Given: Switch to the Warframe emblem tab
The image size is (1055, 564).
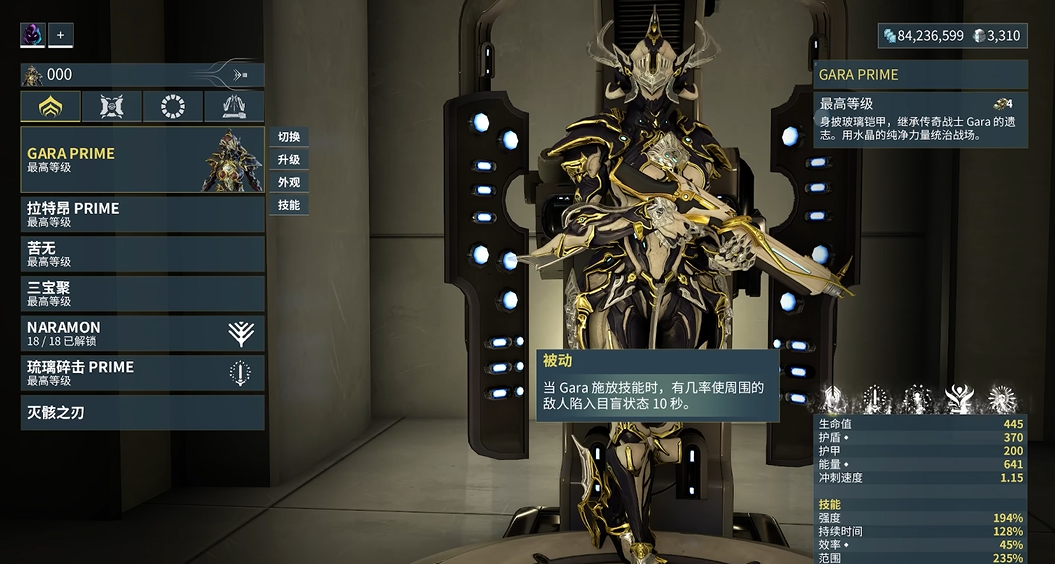Looking at the screenshot, I should 51,107.
